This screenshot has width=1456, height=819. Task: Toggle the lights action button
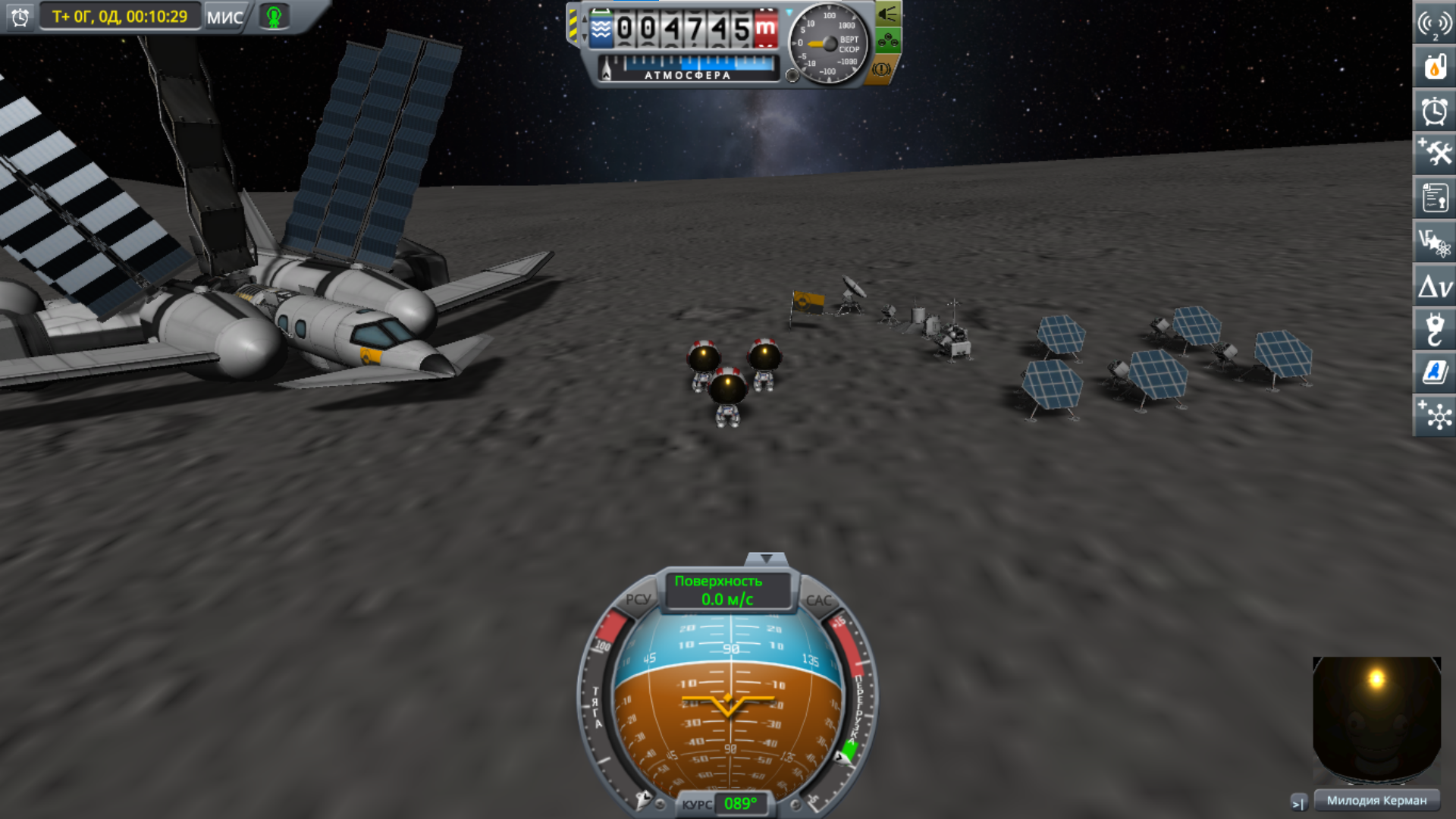(887, 14)
